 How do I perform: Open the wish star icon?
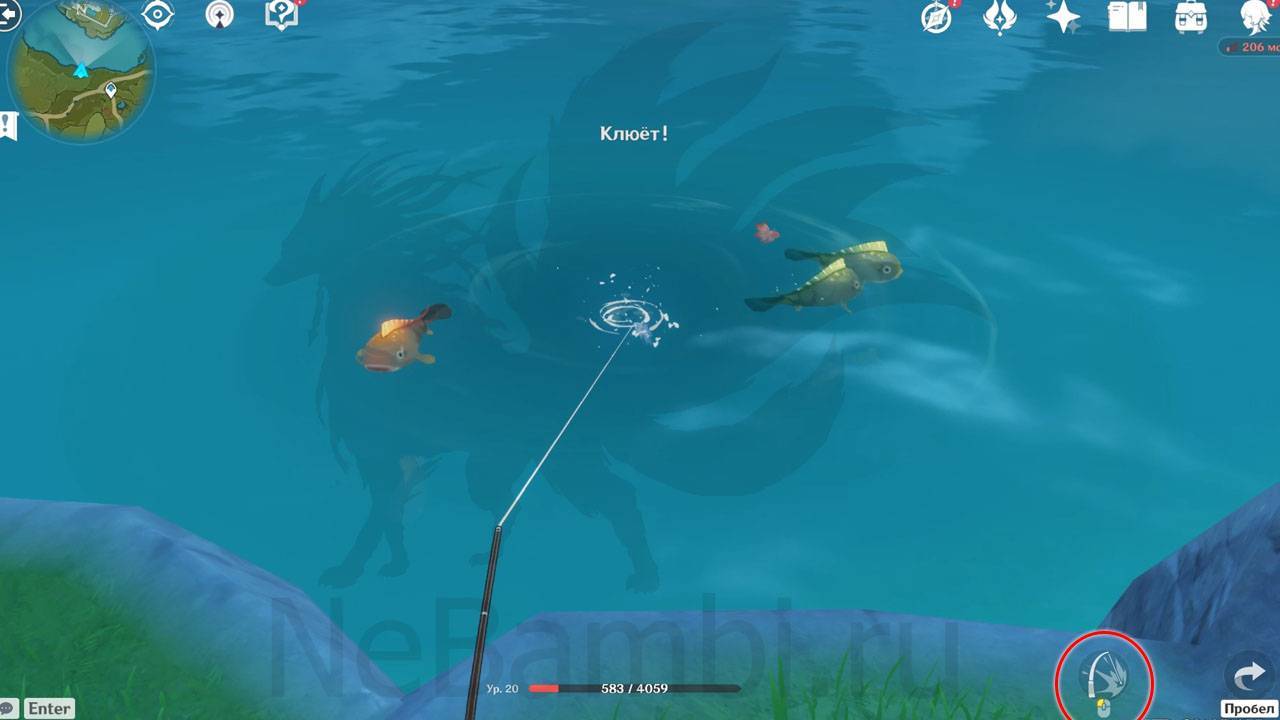click(1062, 17)
